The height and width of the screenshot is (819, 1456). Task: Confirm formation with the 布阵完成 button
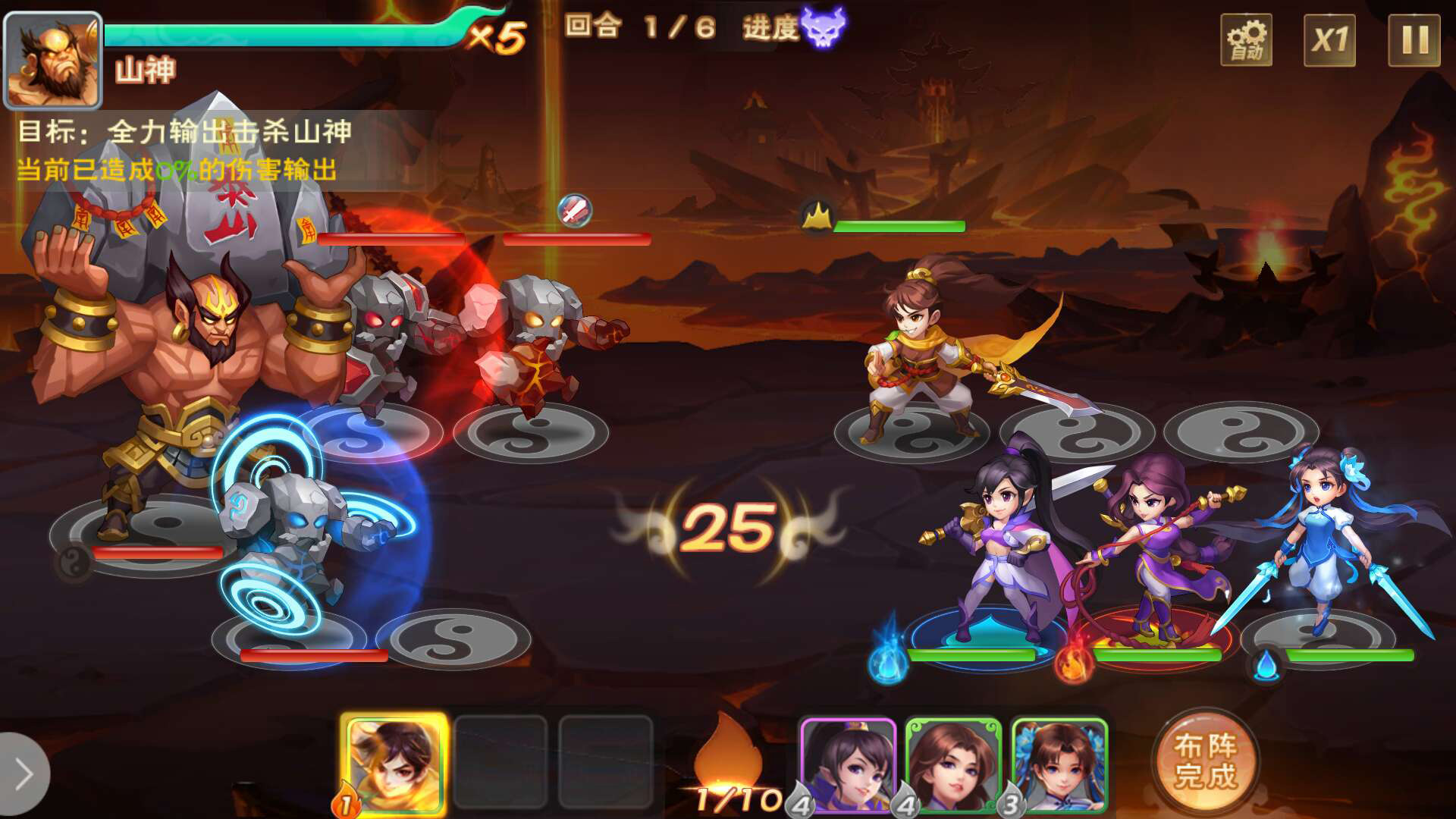1205,761
